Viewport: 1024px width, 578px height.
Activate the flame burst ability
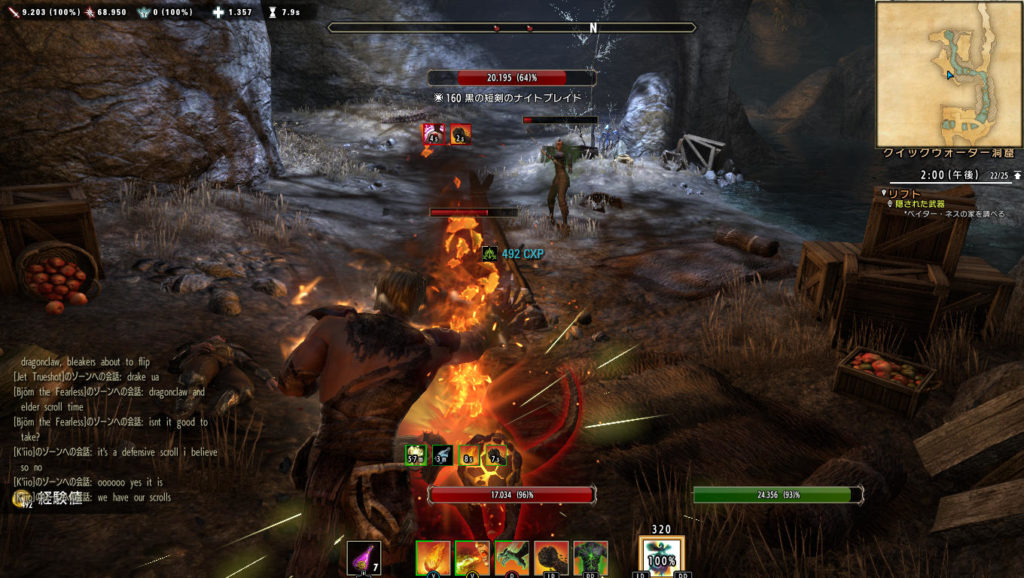click(433, 557)
